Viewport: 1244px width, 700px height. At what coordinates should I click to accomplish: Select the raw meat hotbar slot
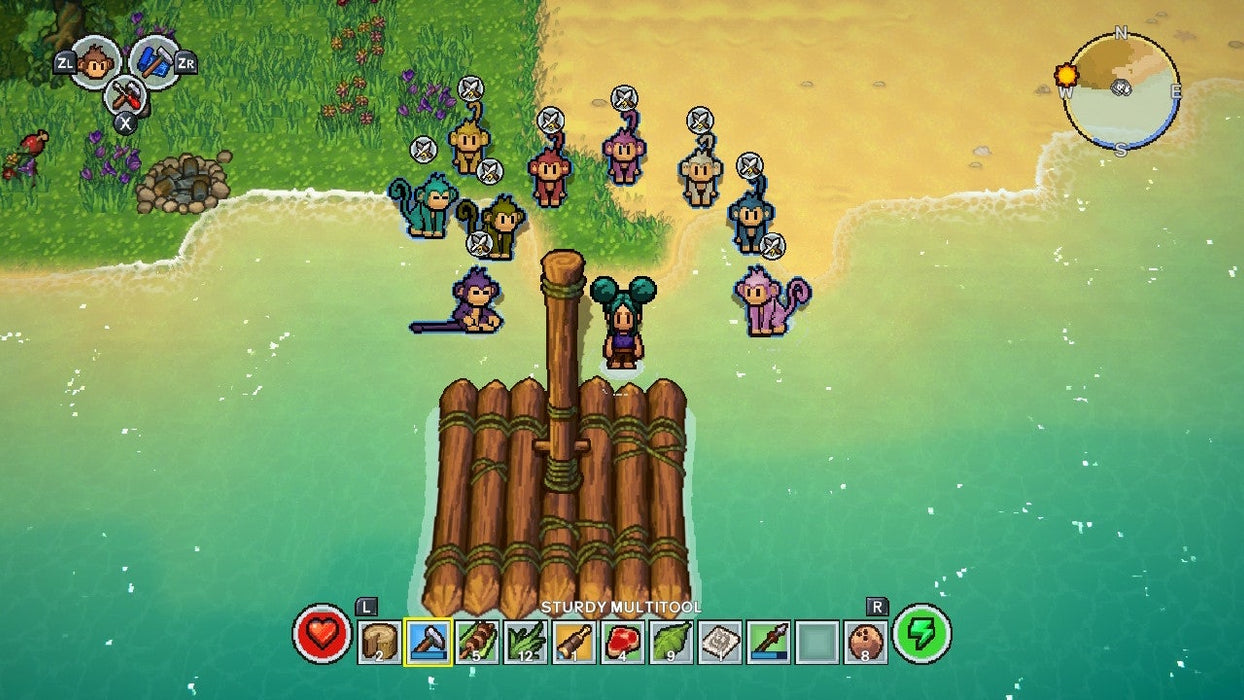click(x=622, y=641)
